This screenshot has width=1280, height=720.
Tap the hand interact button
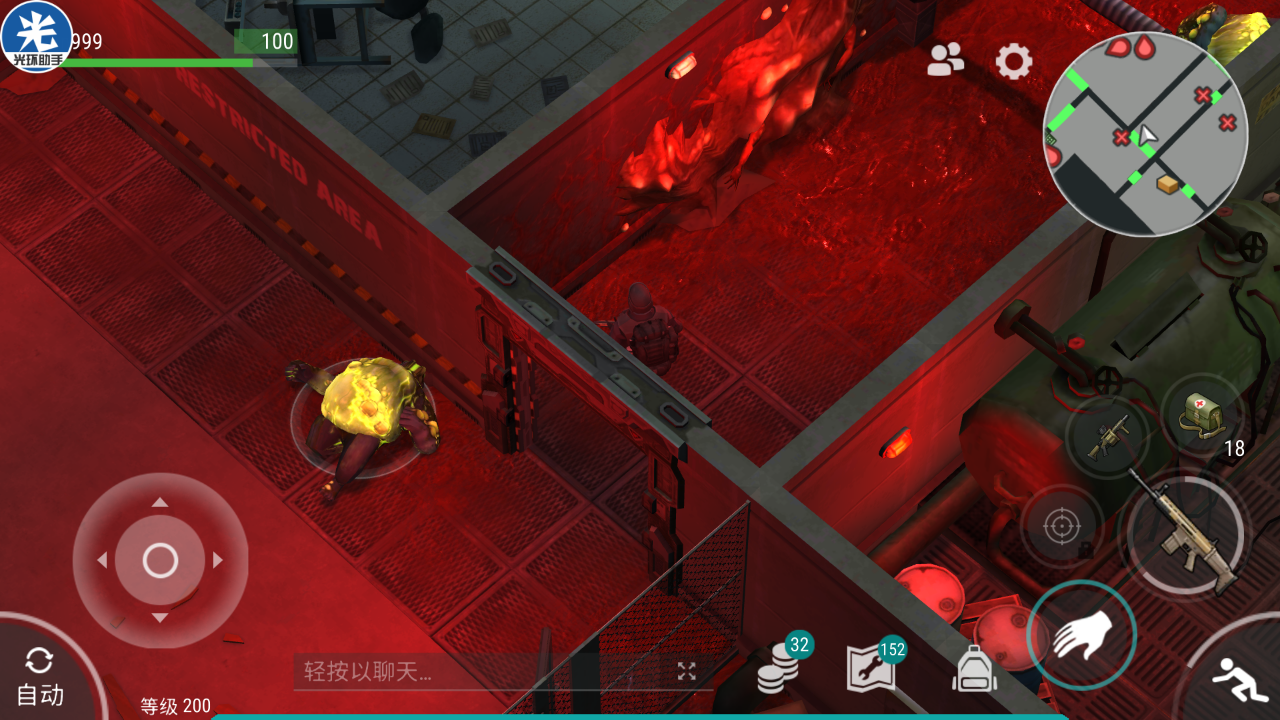(x=1082, y=635)
